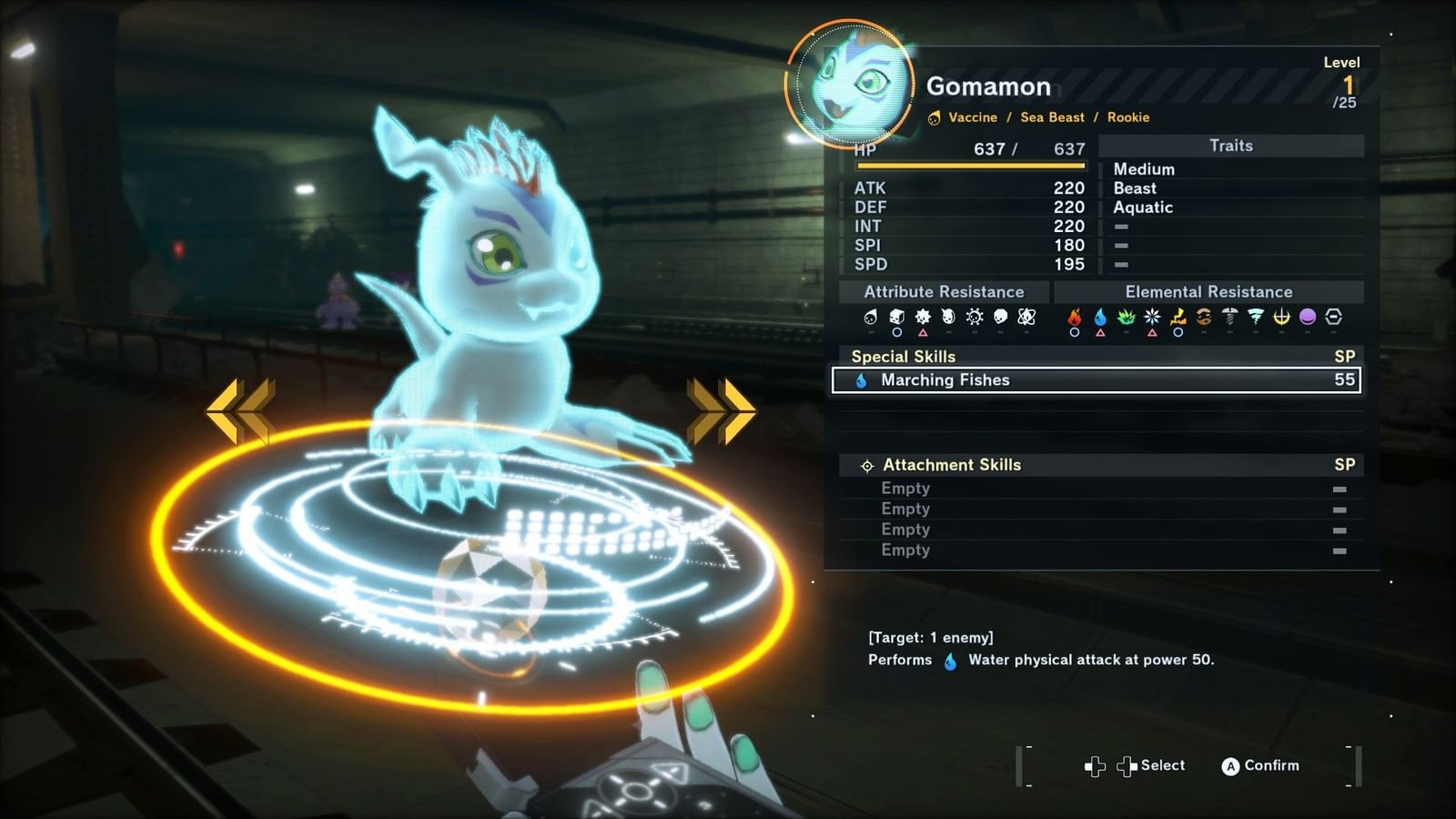1456x819 pixels.
Task: Click the Water elemental resistance icon
Action: click(1099, 317)
